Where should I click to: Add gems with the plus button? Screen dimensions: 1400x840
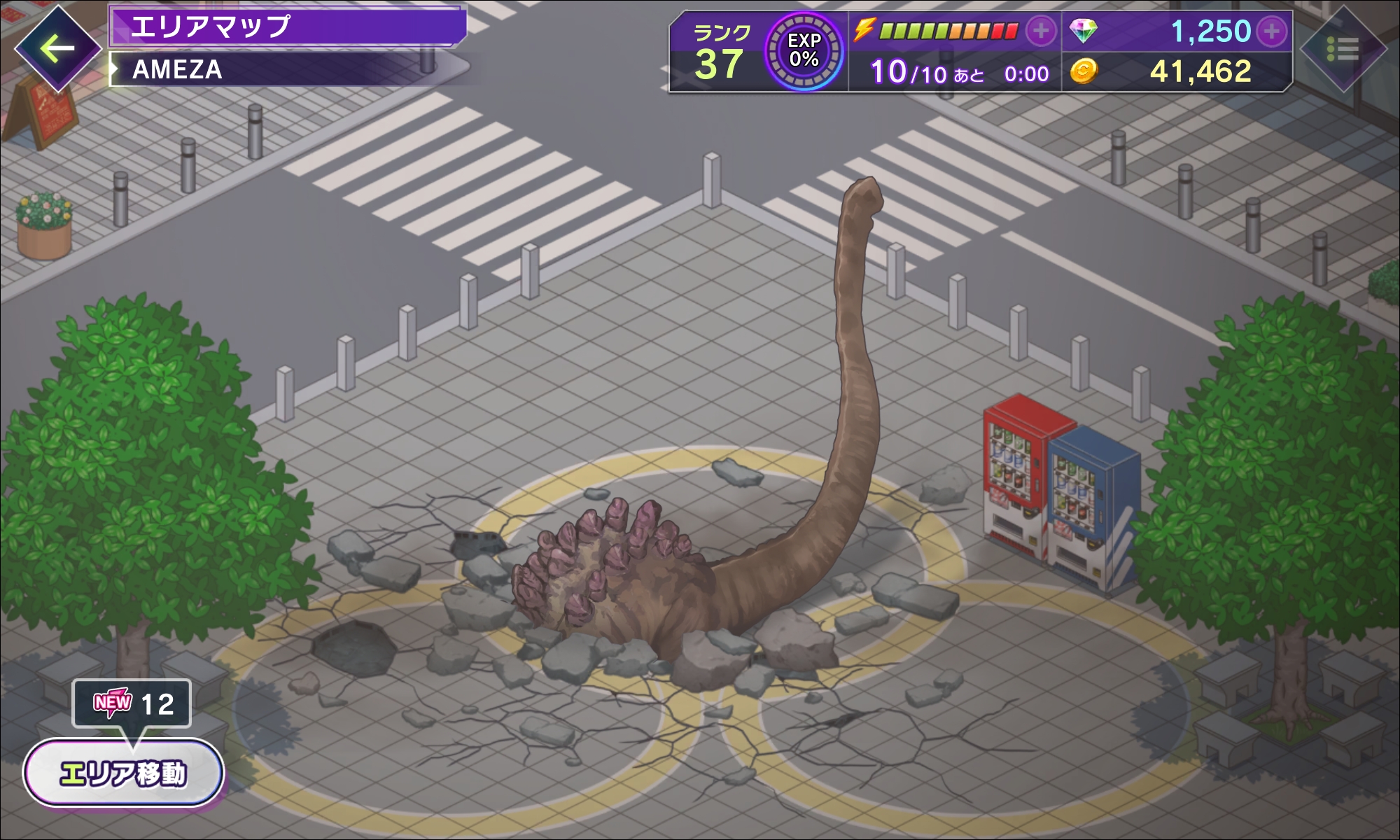(1271, 31)
